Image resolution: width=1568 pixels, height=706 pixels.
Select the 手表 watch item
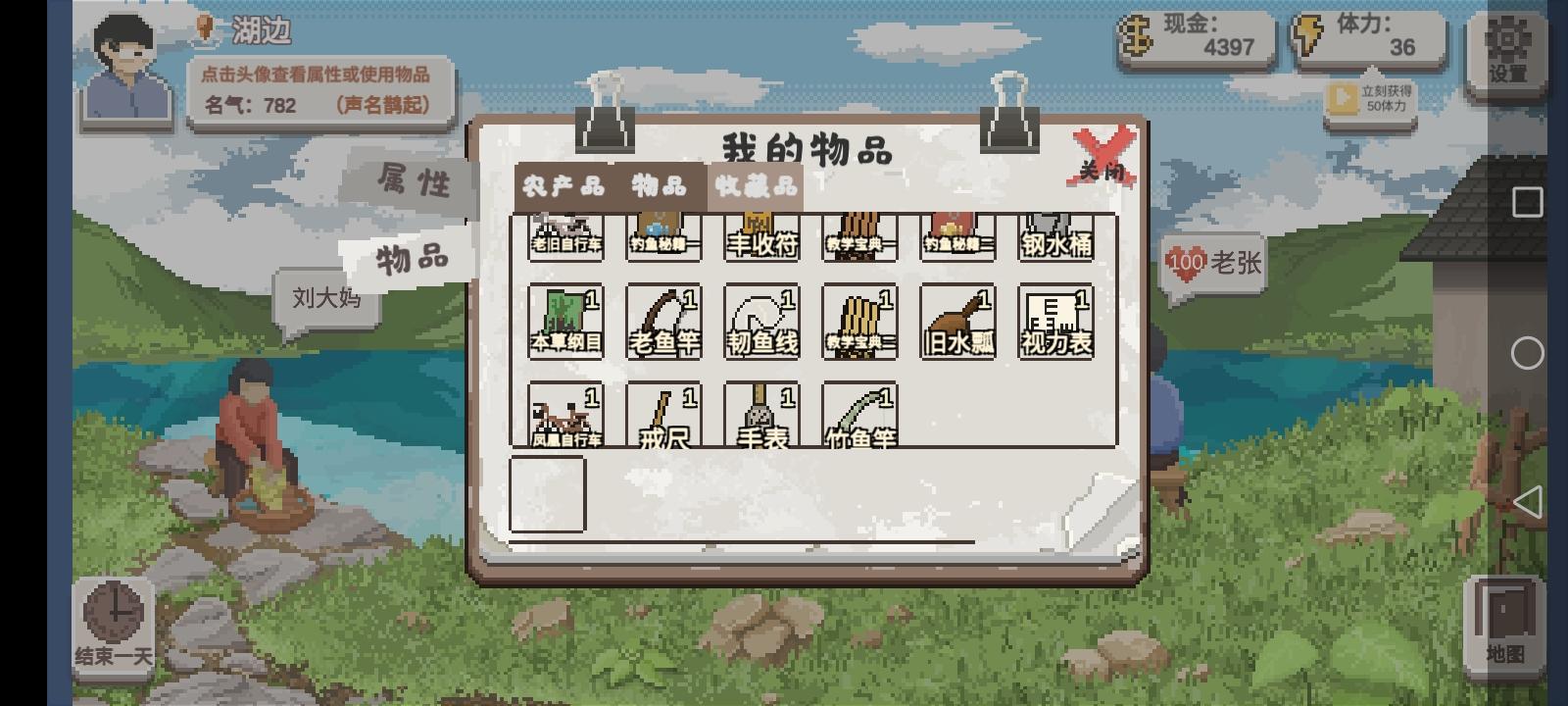click(761, 417)
